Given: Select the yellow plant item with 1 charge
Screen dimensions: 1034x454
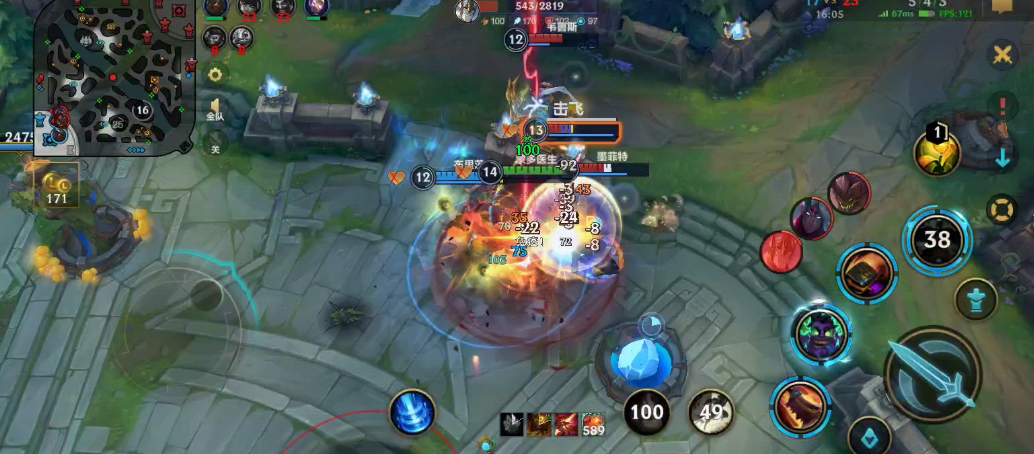Looking at the screenshot, I should point(937,152).
